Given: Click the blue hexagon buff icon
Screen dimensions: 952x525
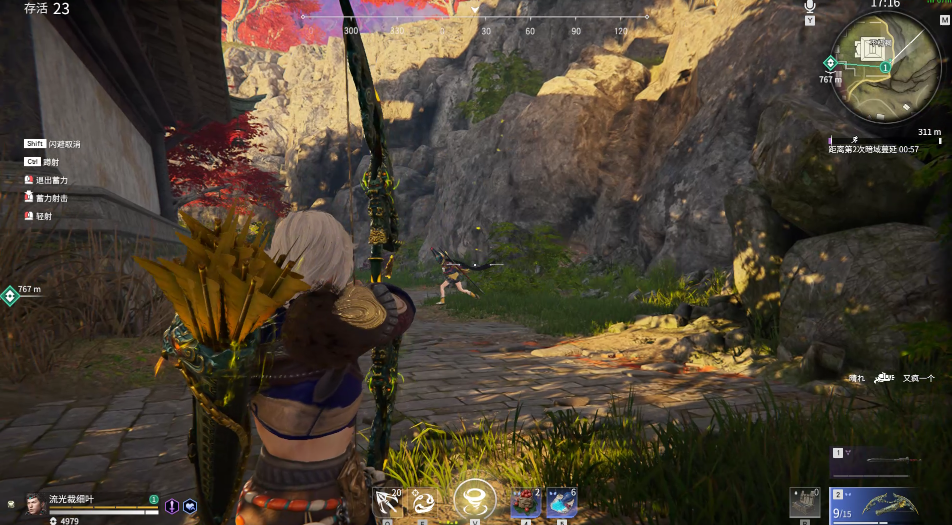Looking at the screenshot, I should pyautogui.click(x=190, y=506).
